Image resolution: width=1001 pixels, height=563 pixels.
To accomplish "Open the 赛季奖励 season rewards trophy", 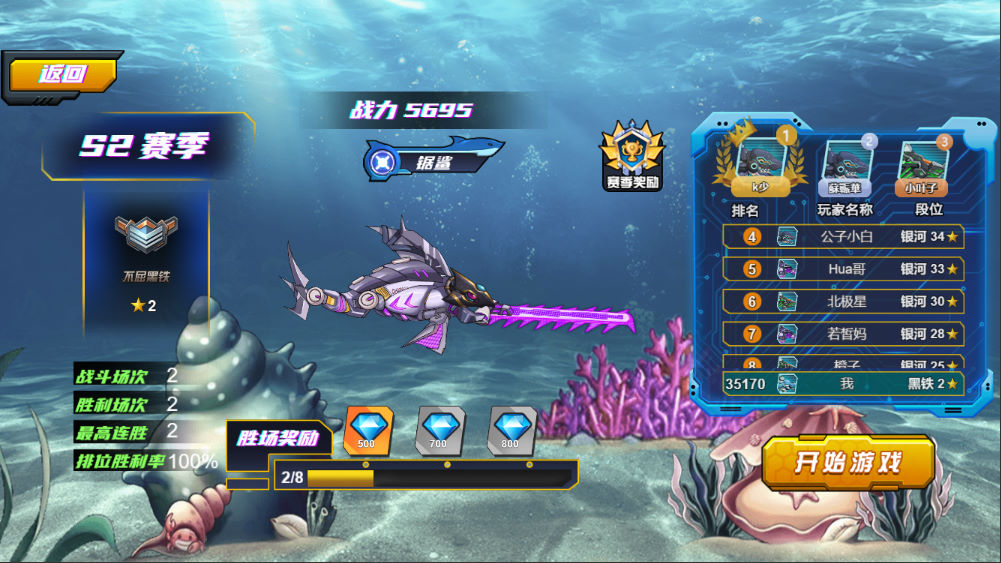I will (x=631, y=156).
